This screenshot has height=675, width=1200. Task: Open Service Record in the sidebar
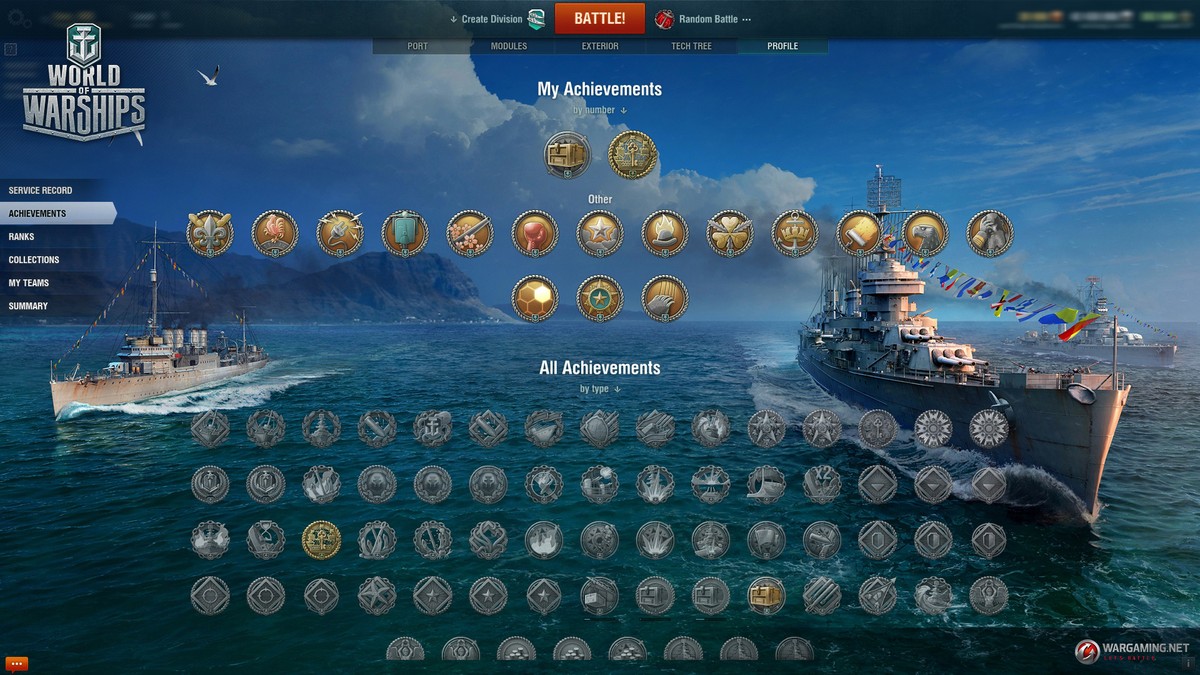tap(41, 190)
